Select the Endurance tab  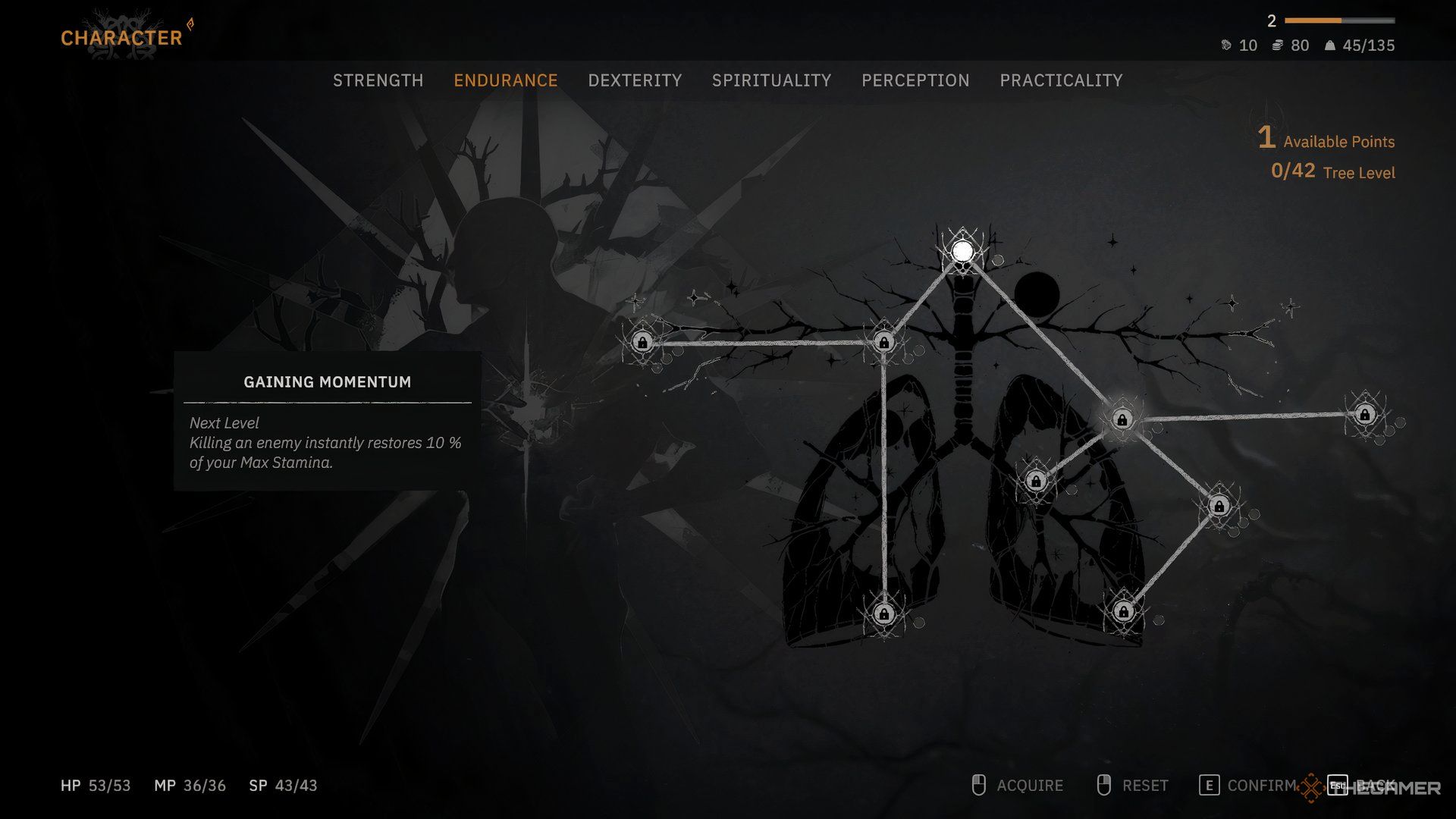click(505, 80)
